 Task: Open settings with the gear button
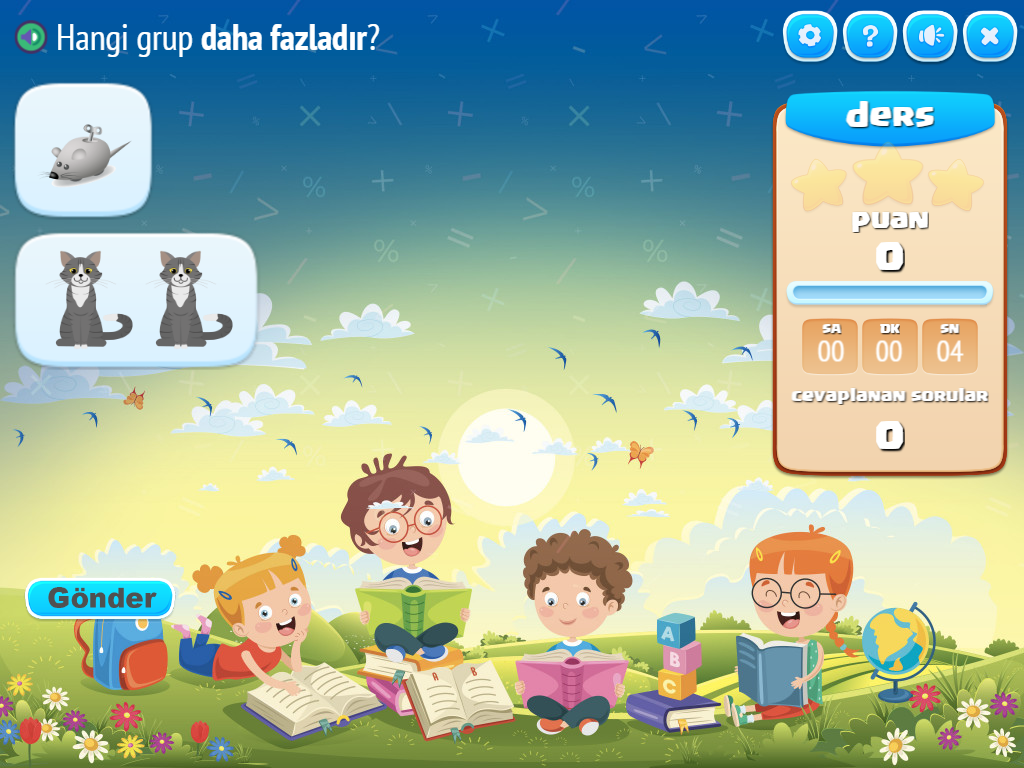coord(809,37)
